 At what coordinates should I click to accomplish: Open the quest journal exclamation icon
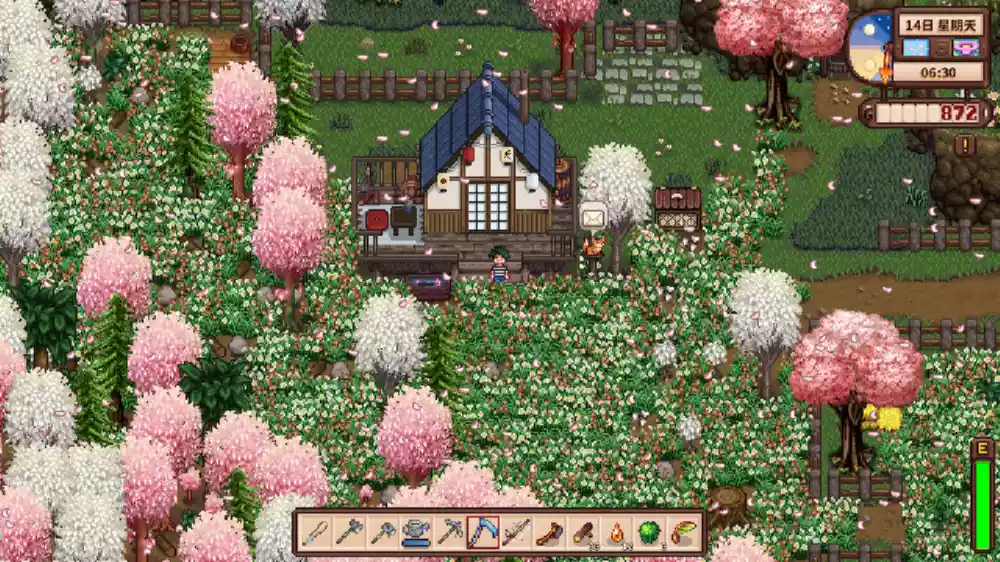[965, 144]
